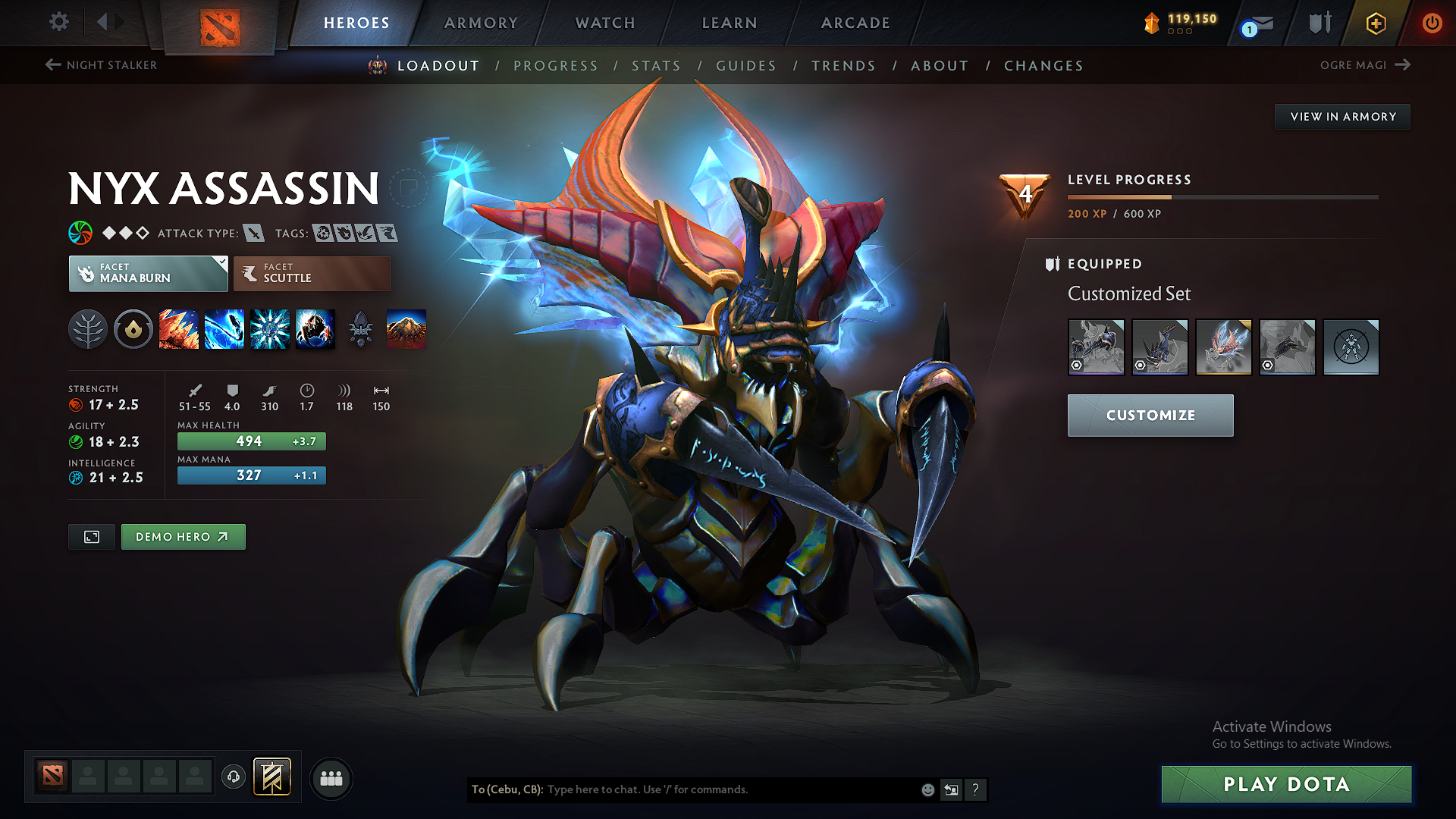The image size is (1456, 819).
Task: Click the voice chat headset icon
Action: tap(233, 777)
